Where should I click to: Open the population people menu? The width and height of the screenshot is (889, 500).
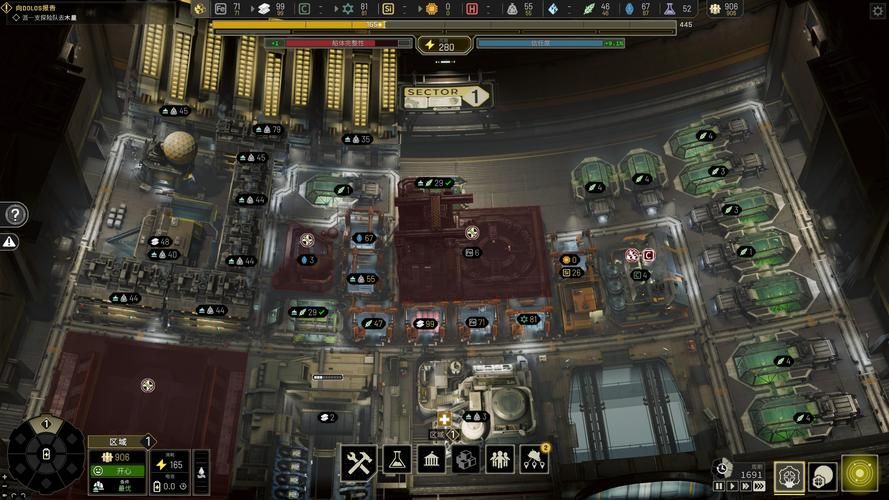coord(500,460)
